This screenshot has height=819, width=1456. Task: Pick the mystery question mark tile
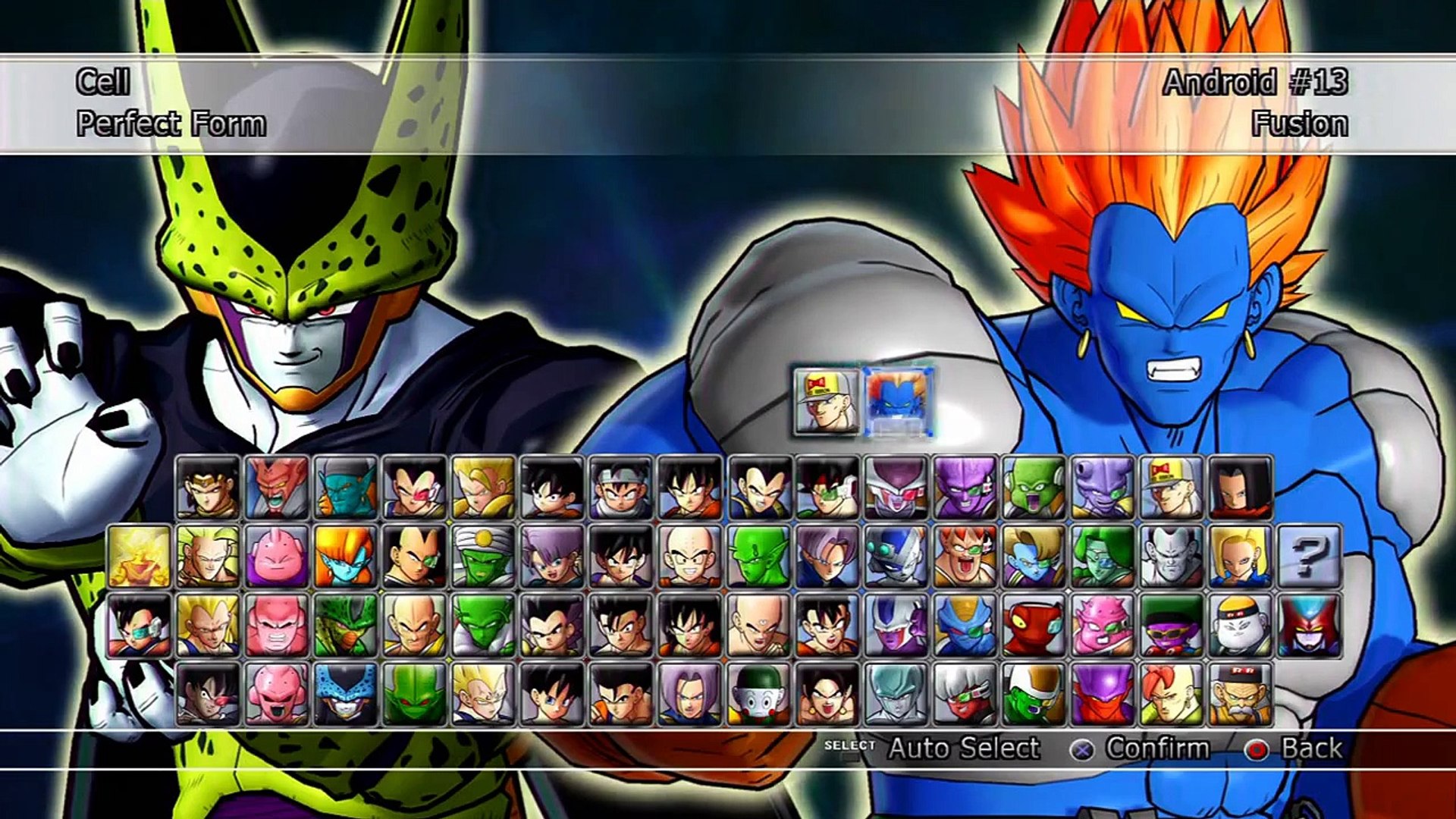(1309, 557)
